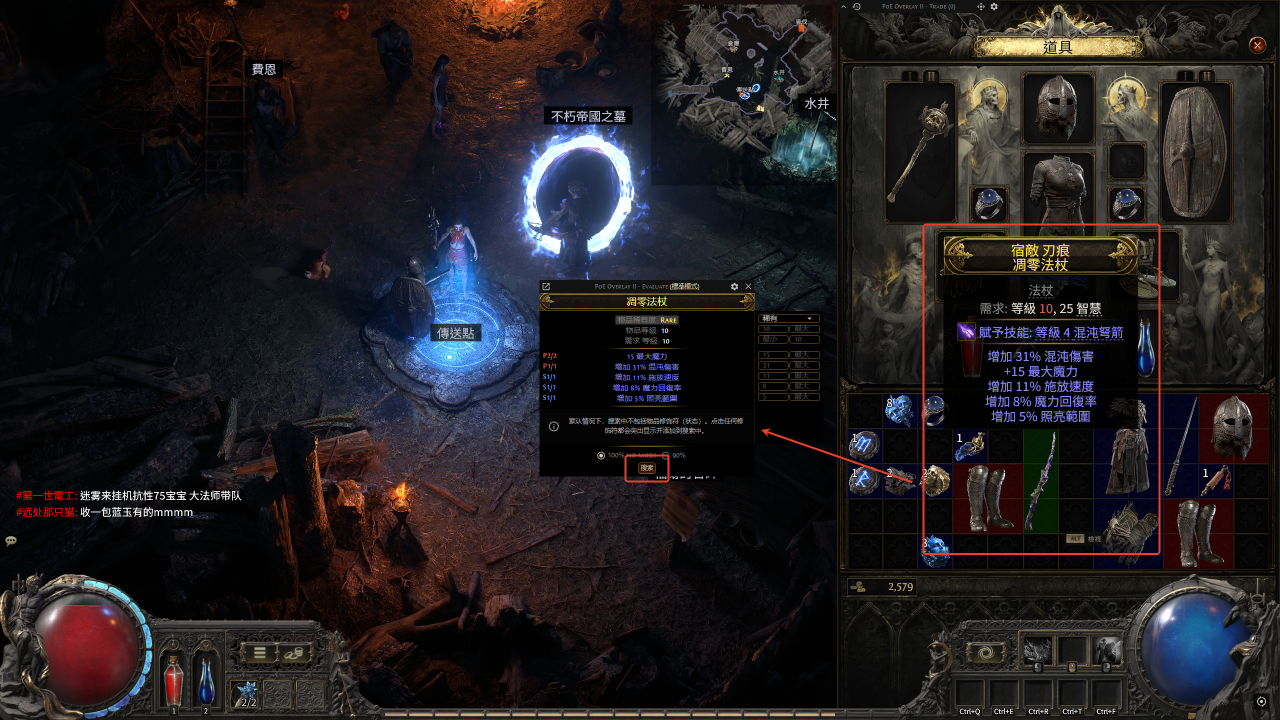This screenshot has width=1280, height=720.
Task: Open the 稀有 rarity dropdown
Action: tap(790, 319)
